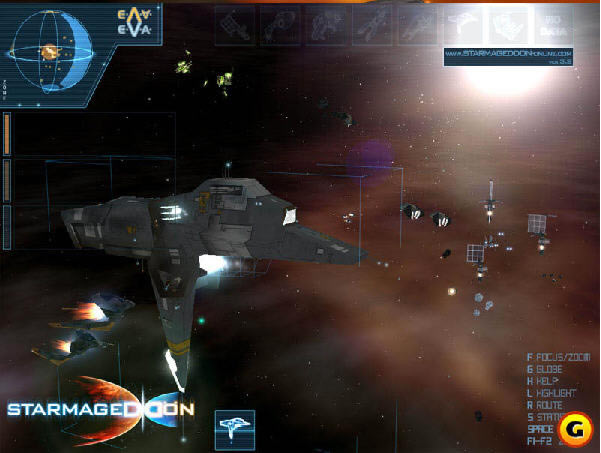The image size is (601, 453).
Task: Open the Bio Data panel
Action: [x=549, y=24]
